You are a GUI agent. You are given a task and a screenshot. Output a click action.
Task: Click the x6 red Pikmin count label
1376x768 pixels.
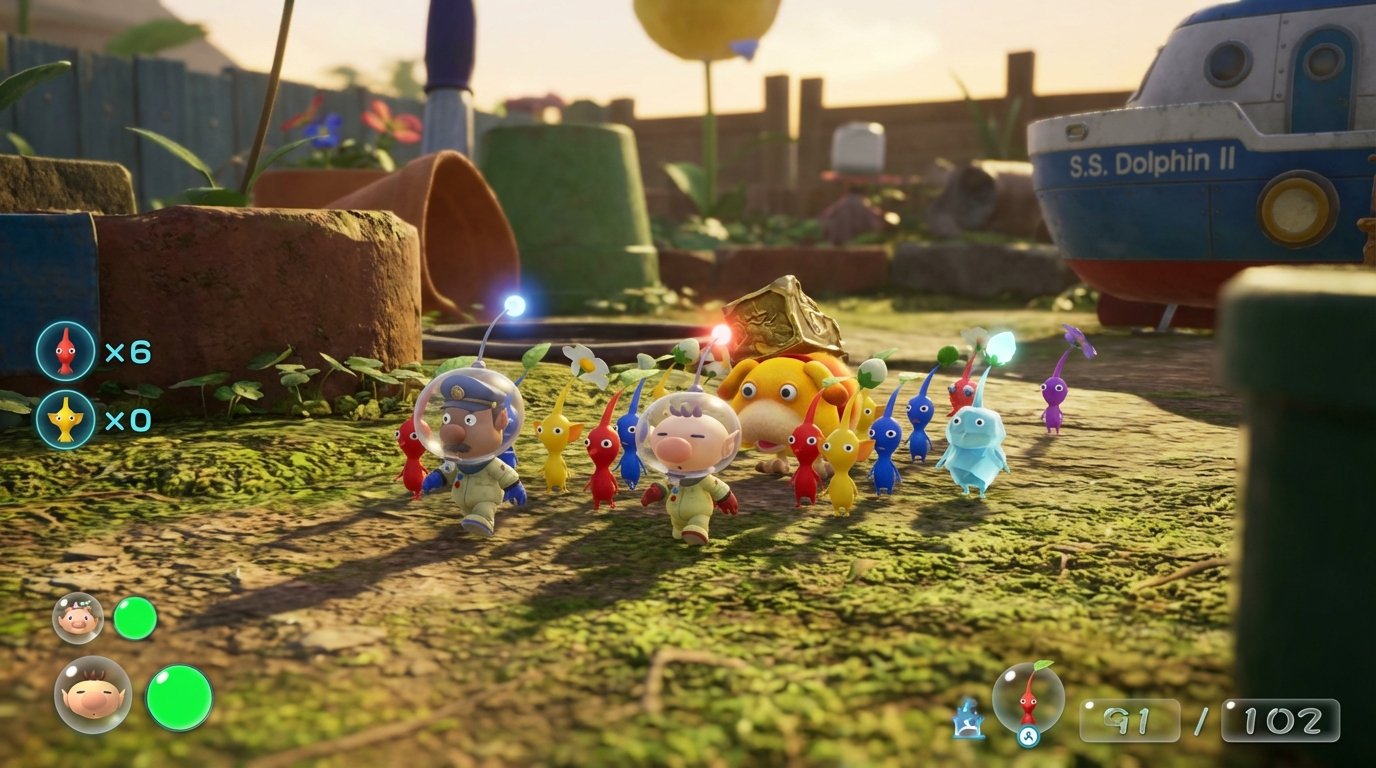coord(128,350)
